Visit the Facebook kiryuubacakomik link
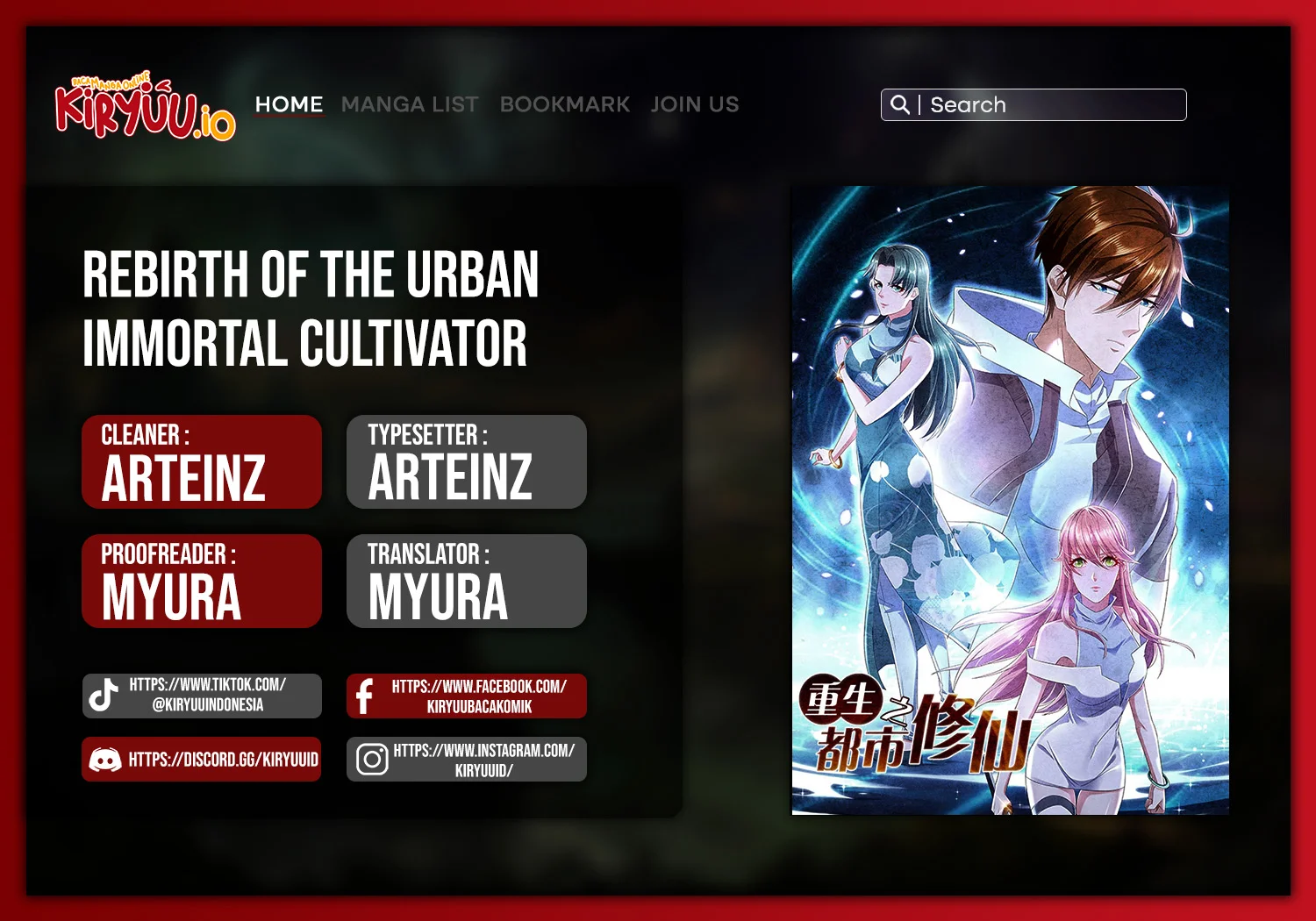Image resolution: width=1316 pixels, height=921 pixels. pos(467,696)
